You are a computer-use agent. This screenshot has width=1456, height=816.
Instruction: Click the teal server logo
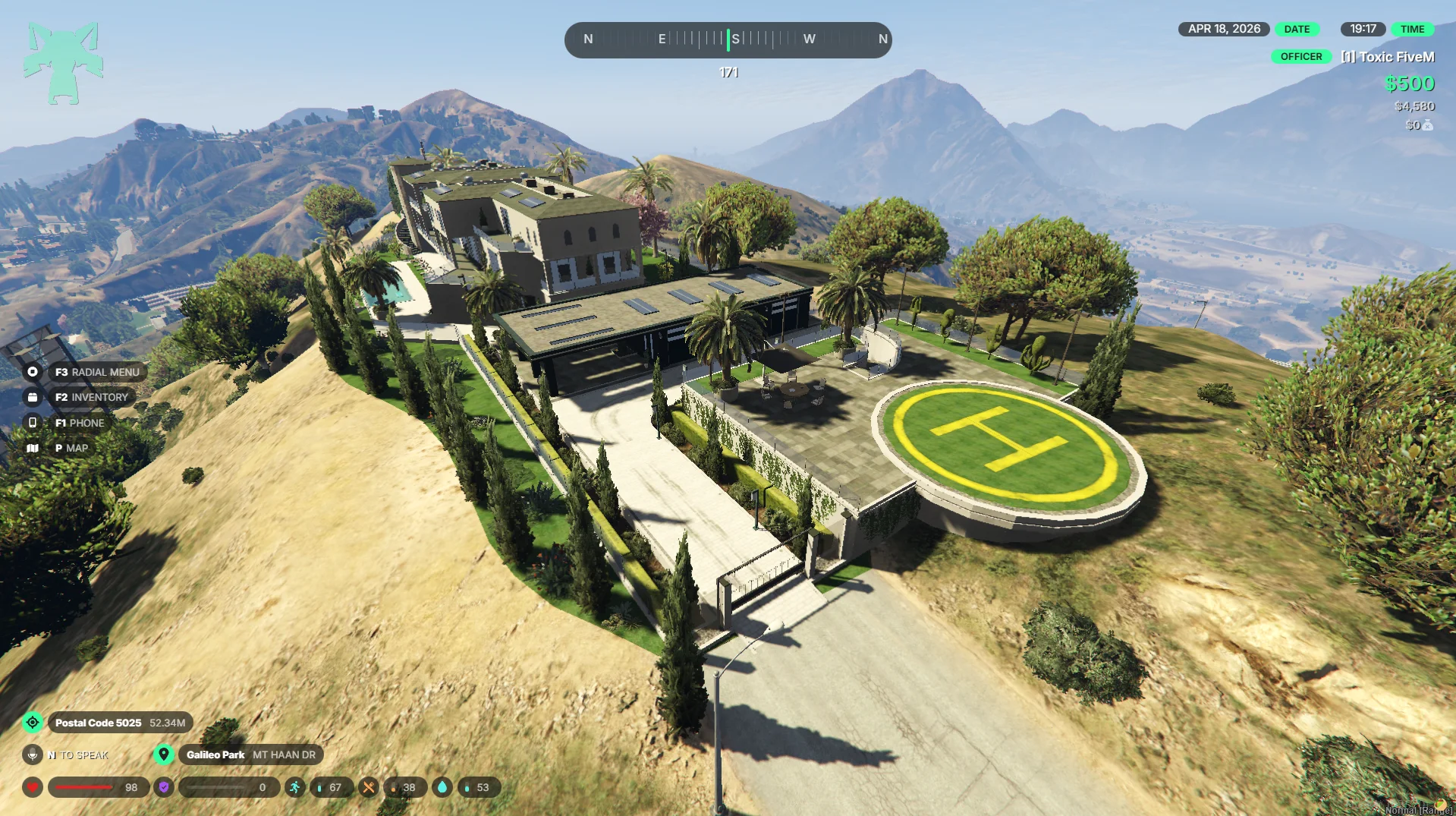pos(63,63)
